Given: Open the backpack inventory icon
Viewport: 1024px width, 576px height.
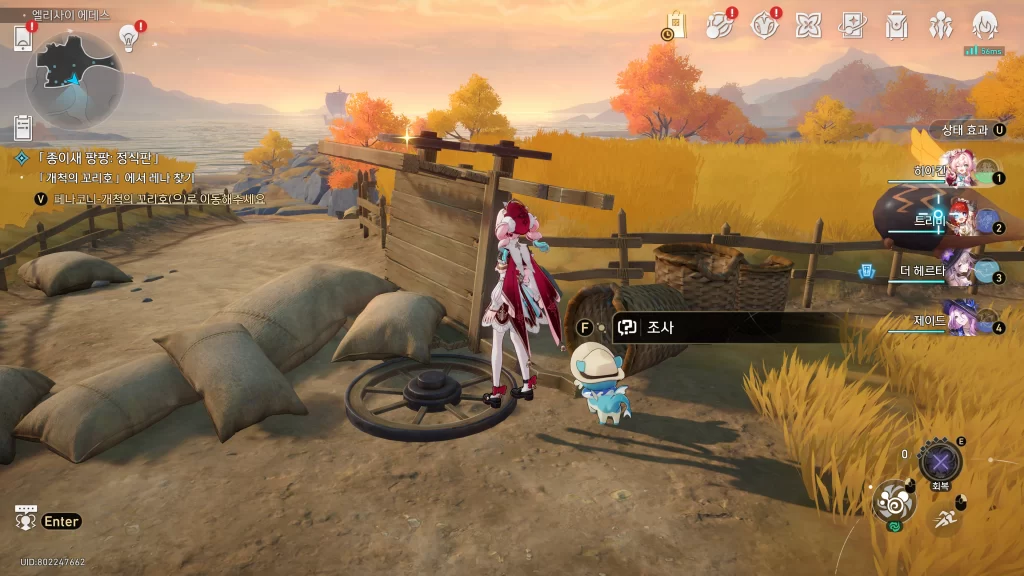Looking at the screenshot, I should pyautogui.click(x=897, y=25).
